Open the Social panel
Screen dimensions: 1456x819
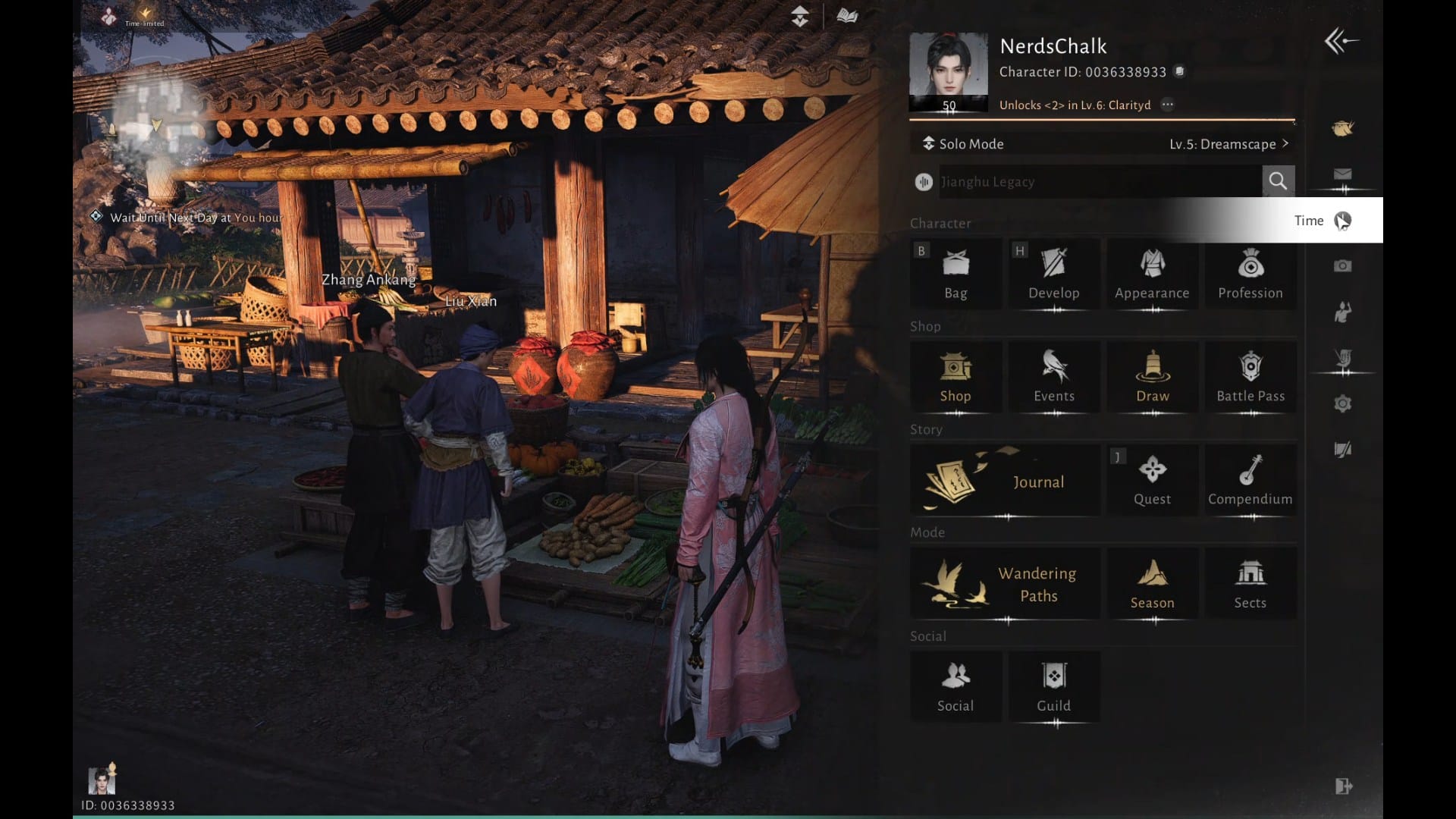[955, 687]
